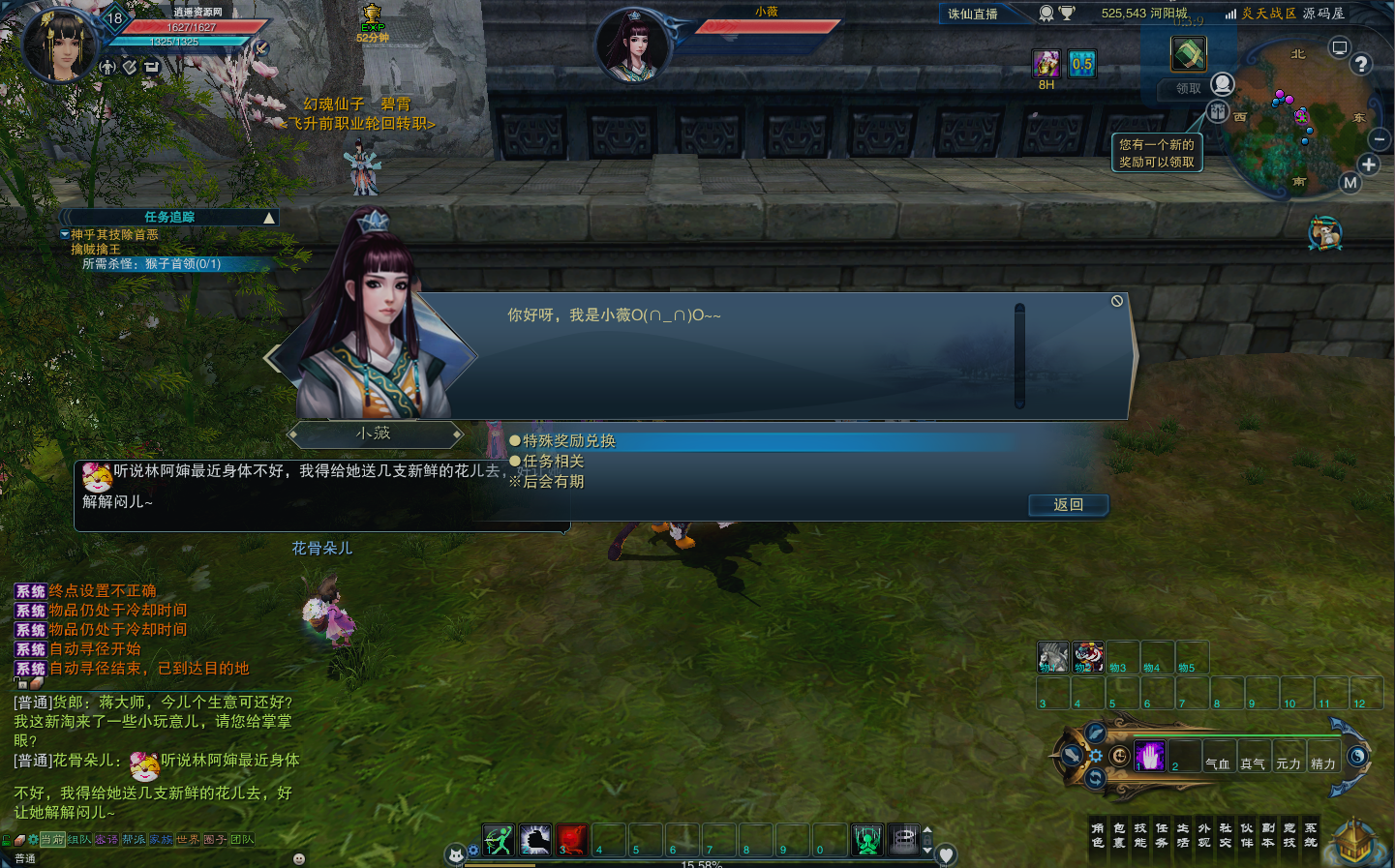Click the minimap zoom-out minus control

1380,138
